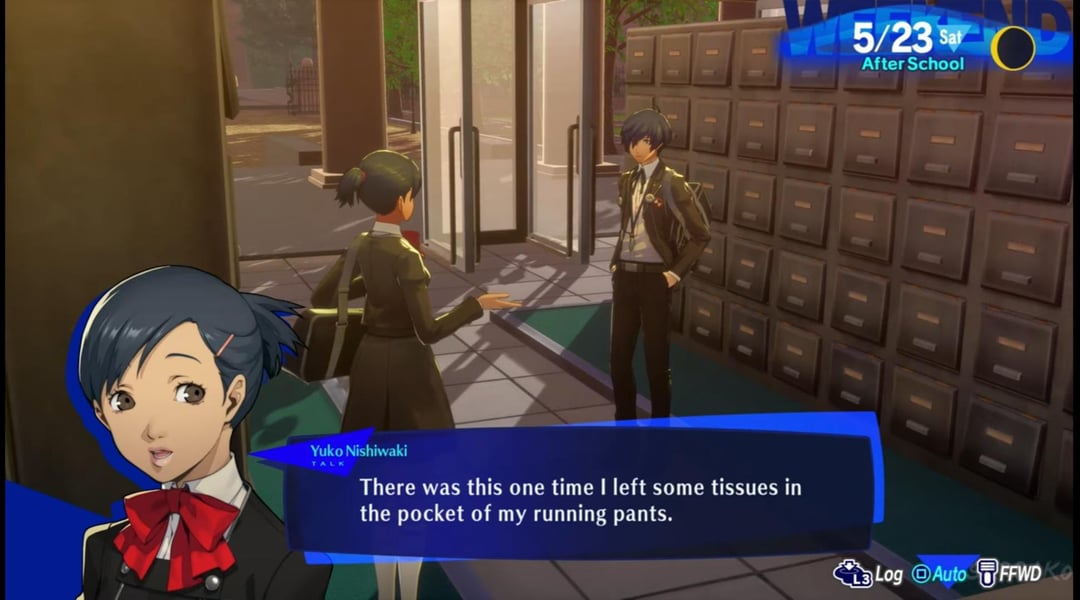Activate FFWD to fast-forward dialogue
This screenshot has height=600, width=1080.
(x=1010, y=573)
